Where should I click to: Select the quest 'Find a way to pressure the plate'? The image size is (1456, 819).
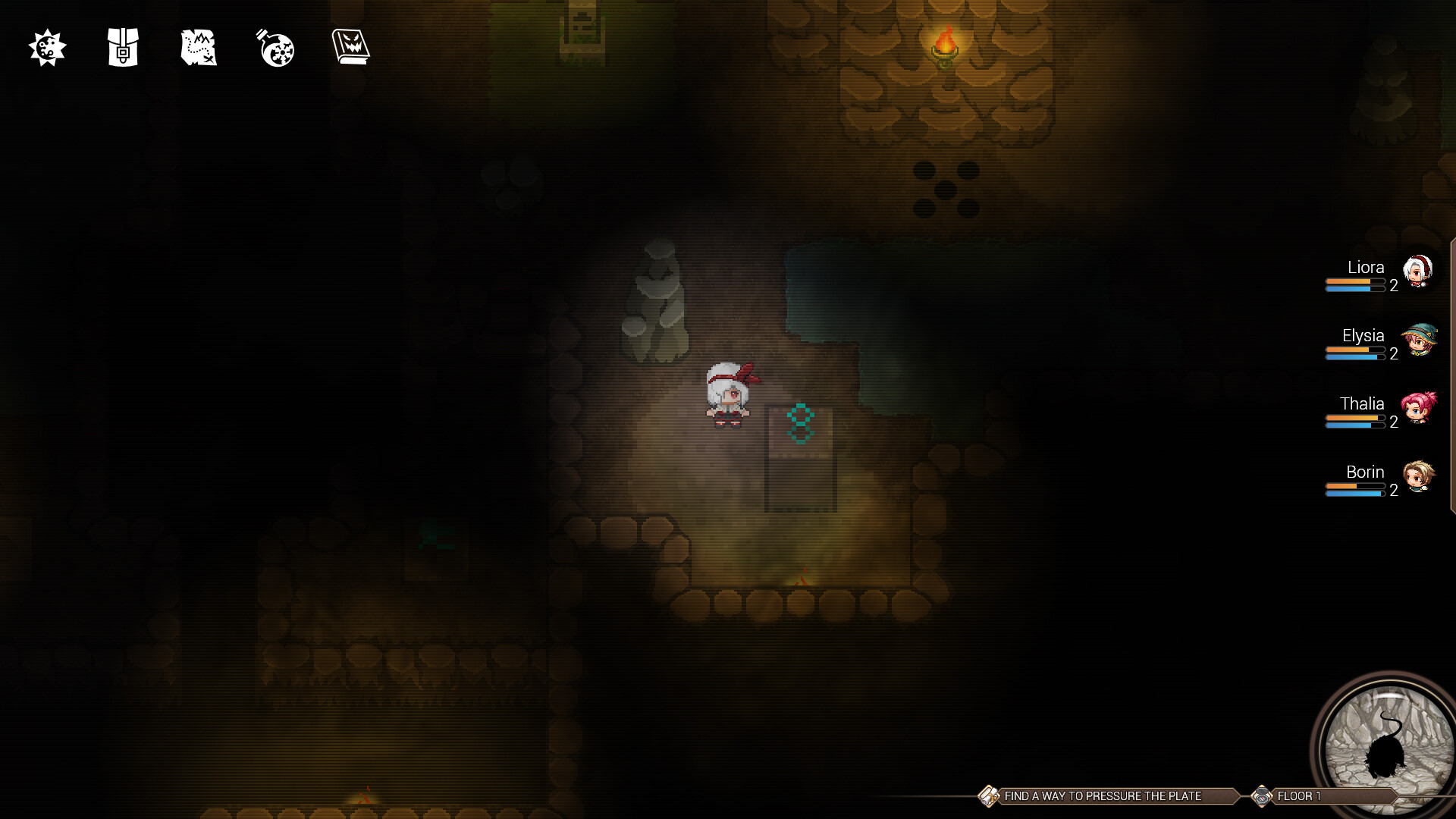(x=1103, y=796)
